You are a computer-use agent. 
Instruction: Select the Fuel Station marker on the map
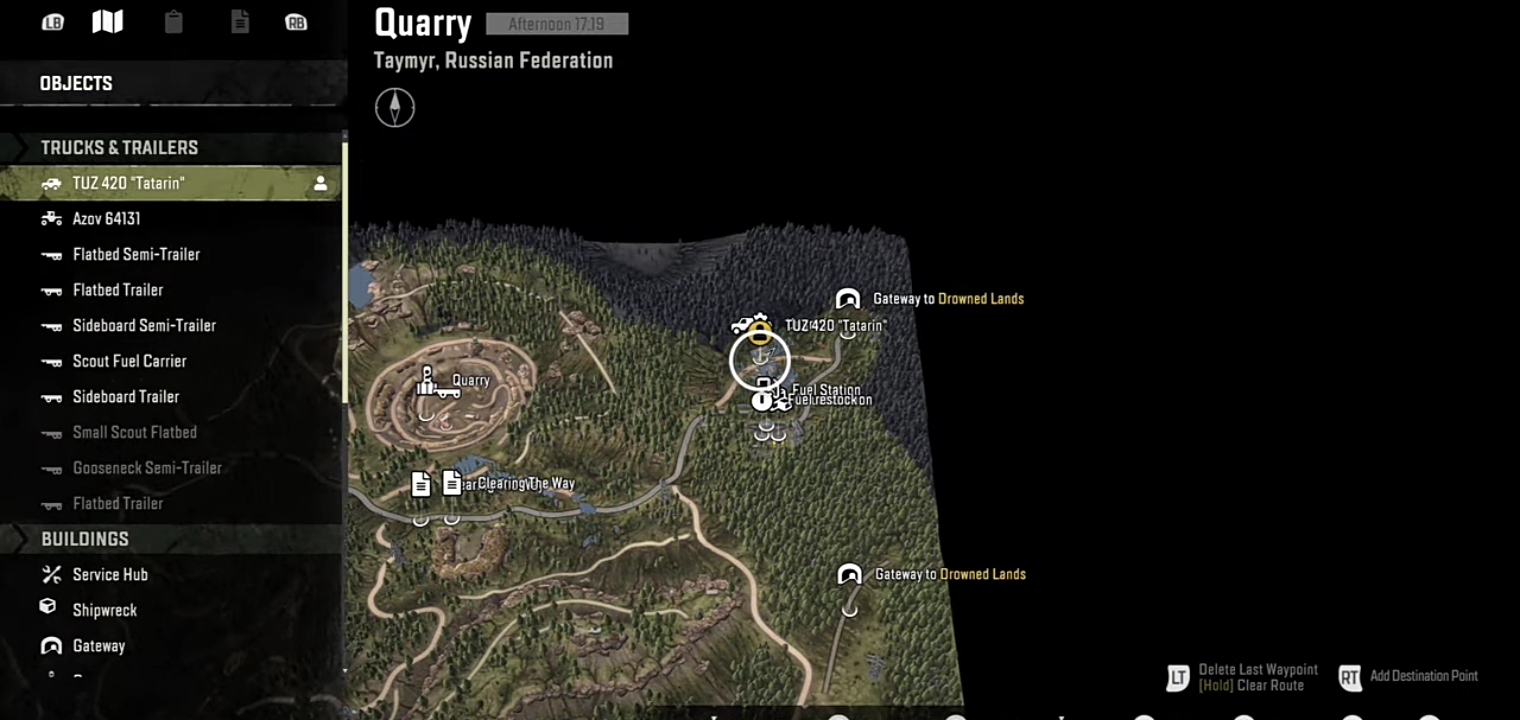[x=764, y=392]
